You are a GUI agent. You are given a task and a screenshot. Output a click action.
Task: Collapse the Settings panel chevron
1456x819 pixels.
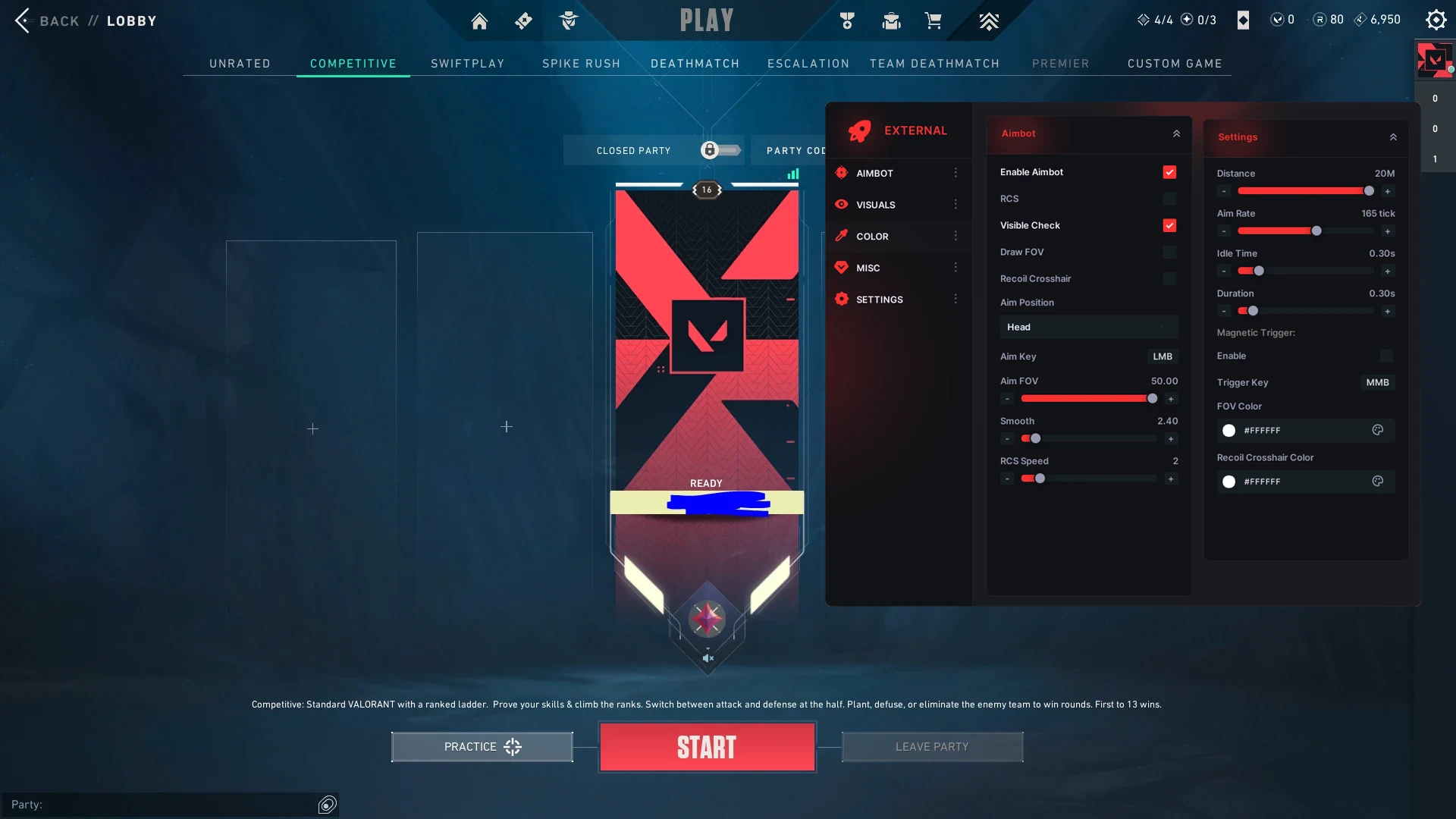(1394, 137)
